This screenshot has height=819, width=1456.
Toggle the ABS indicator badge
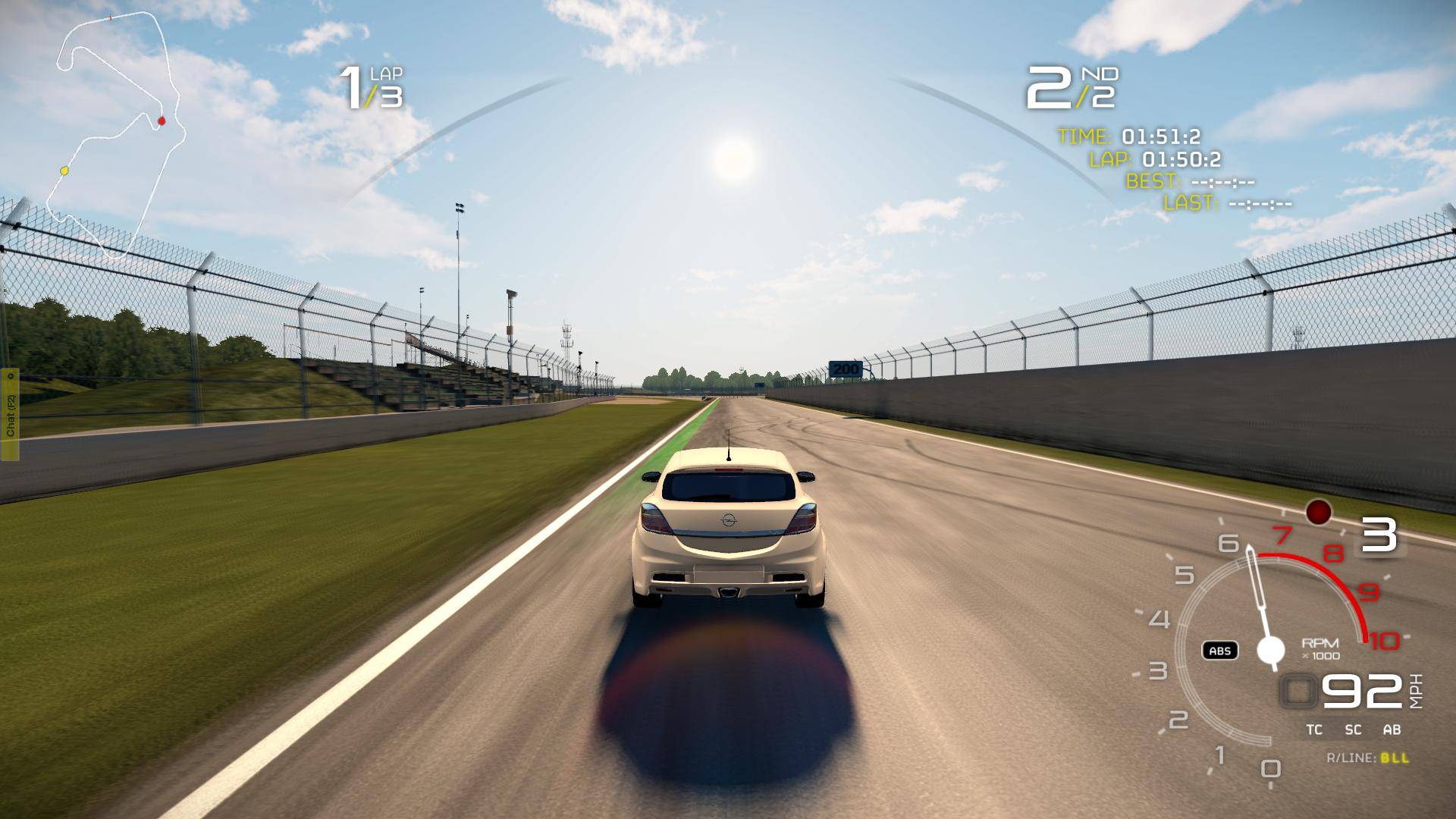pos(1219,651)
